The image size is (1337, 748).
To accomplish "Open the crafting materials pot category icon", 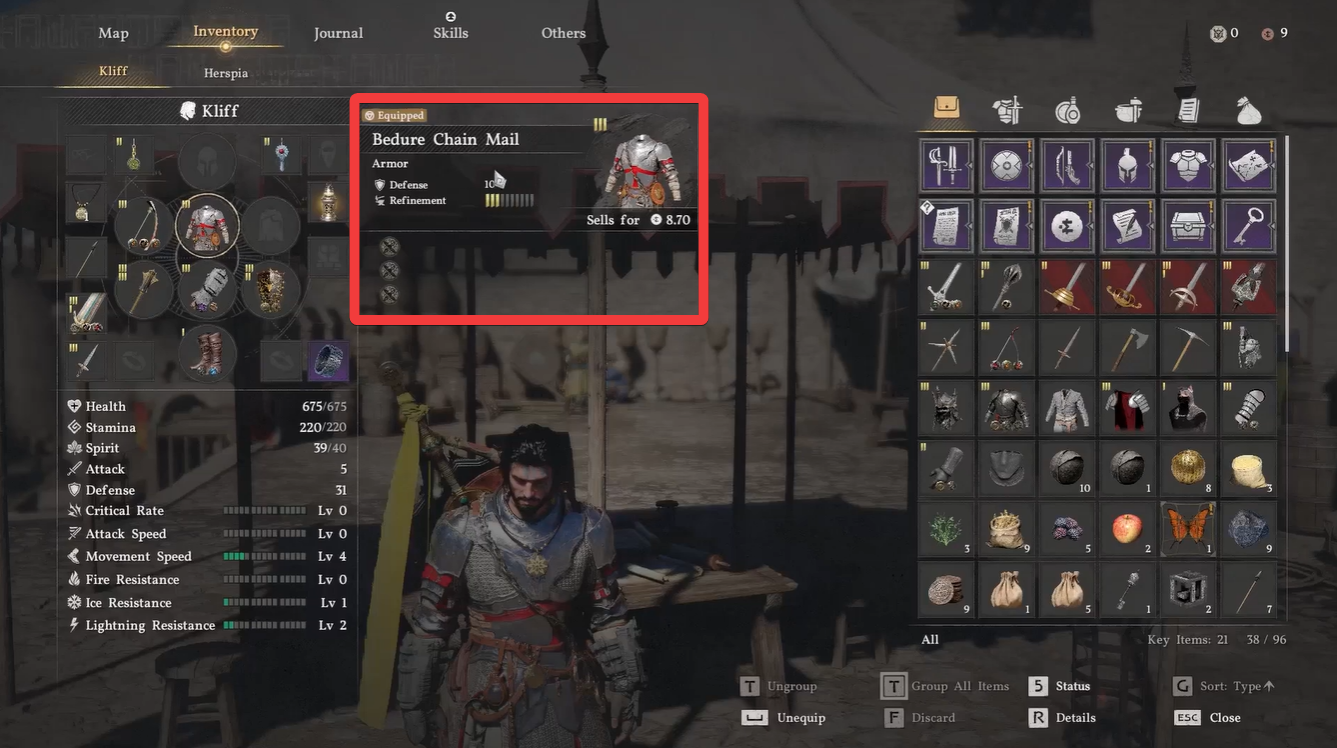I will (x=1128, y=112).
